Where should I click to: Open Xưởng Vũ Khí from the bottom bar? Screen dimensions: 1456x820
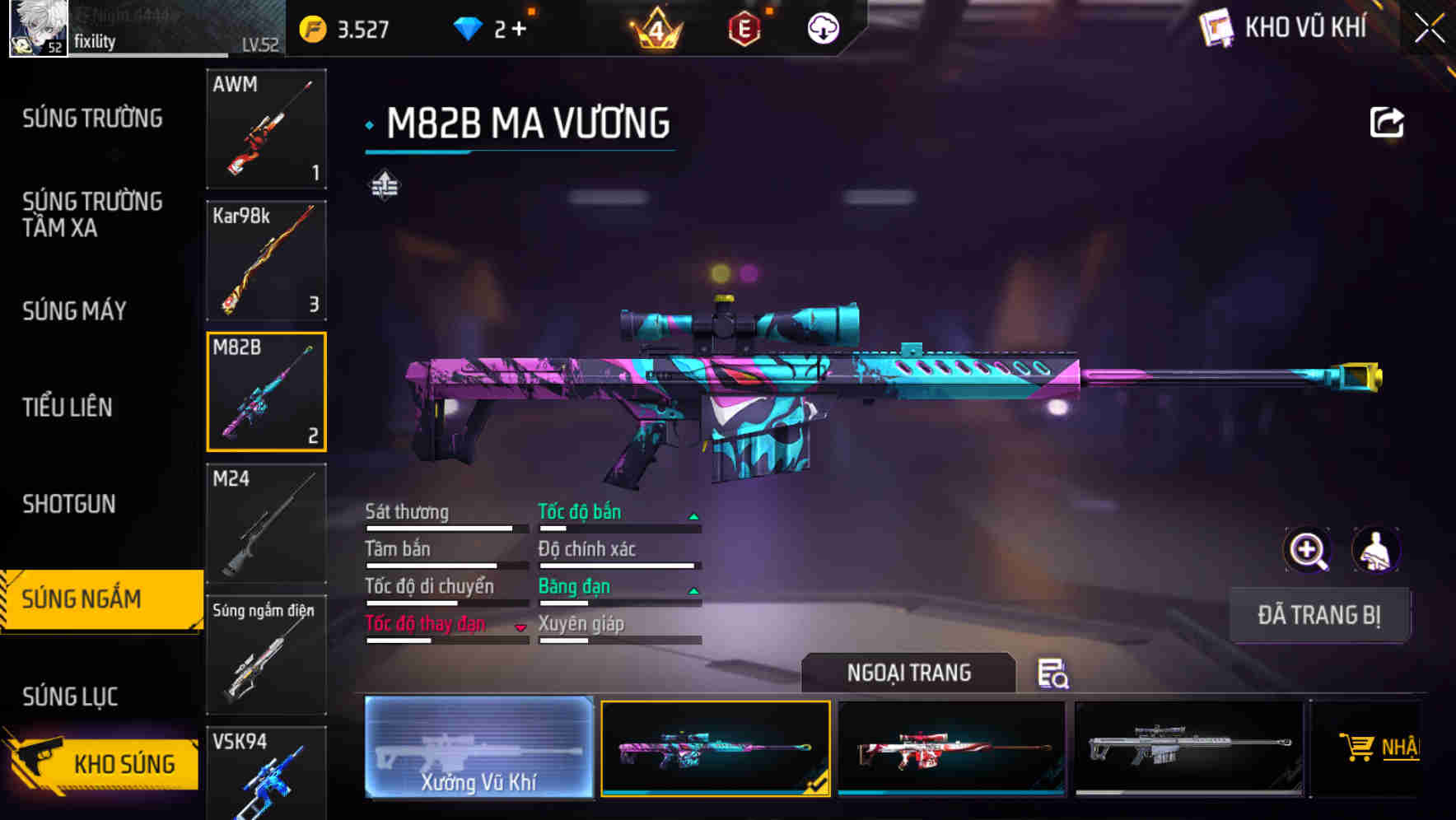478,749
